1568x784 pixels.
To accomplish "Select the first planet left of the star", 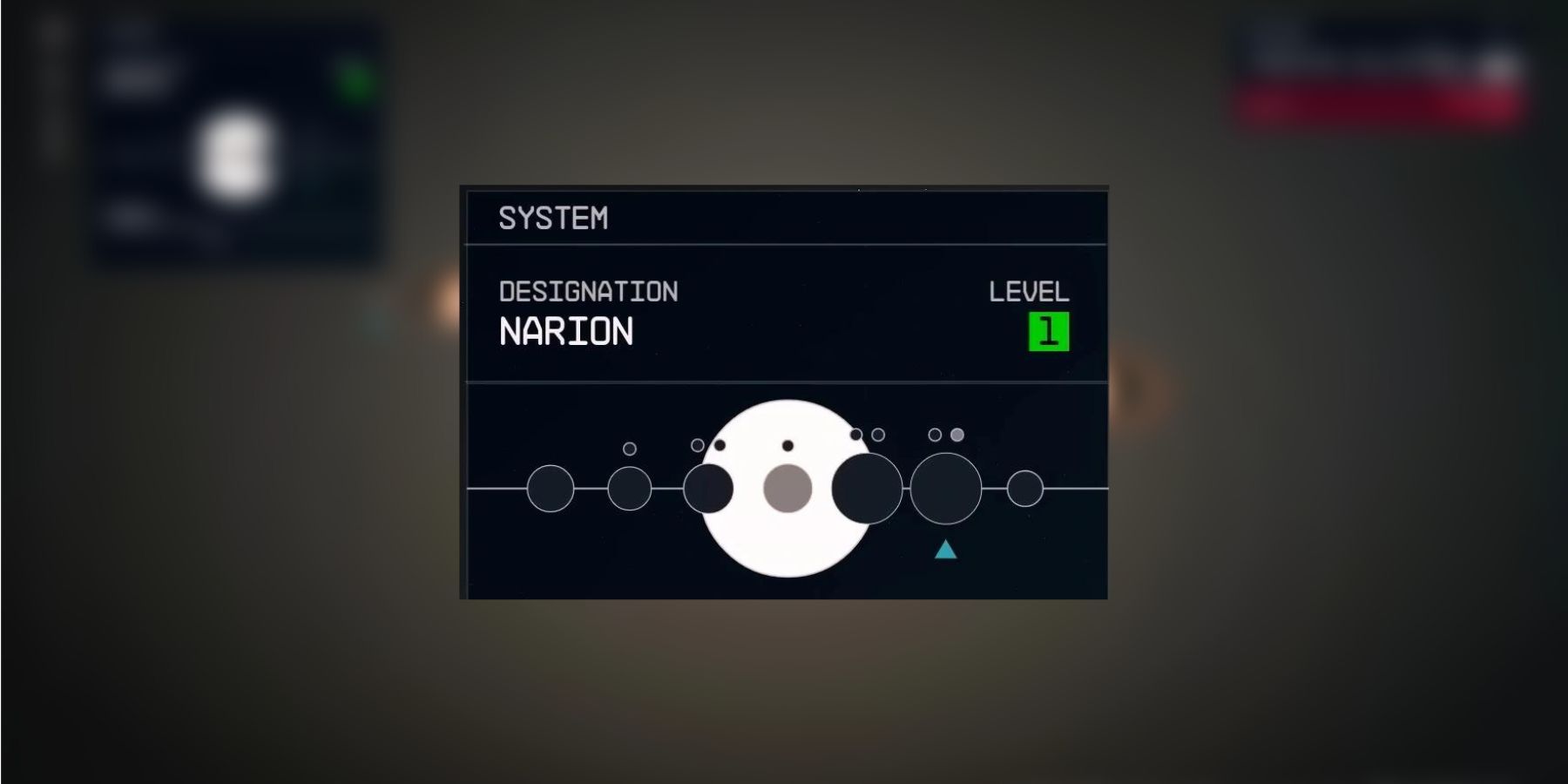I will [x=708, y=489].
